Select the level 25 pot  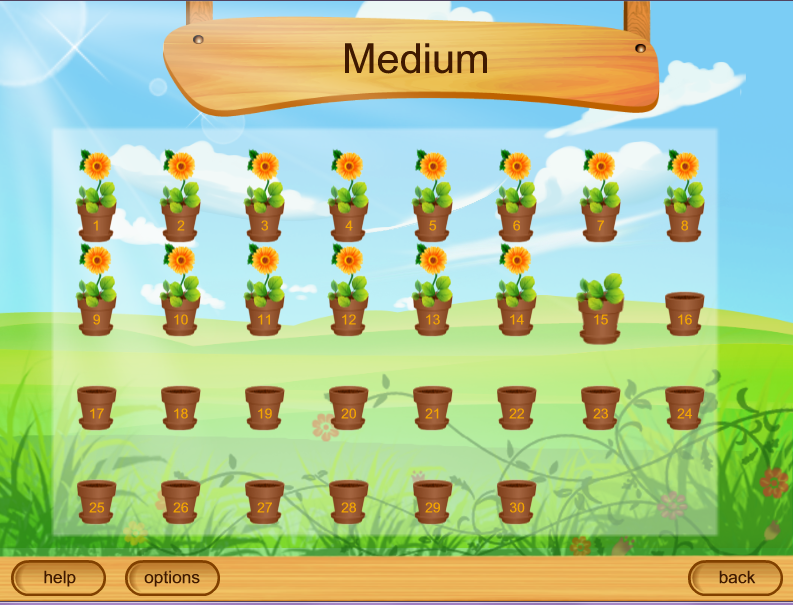[x=96, y=502]
